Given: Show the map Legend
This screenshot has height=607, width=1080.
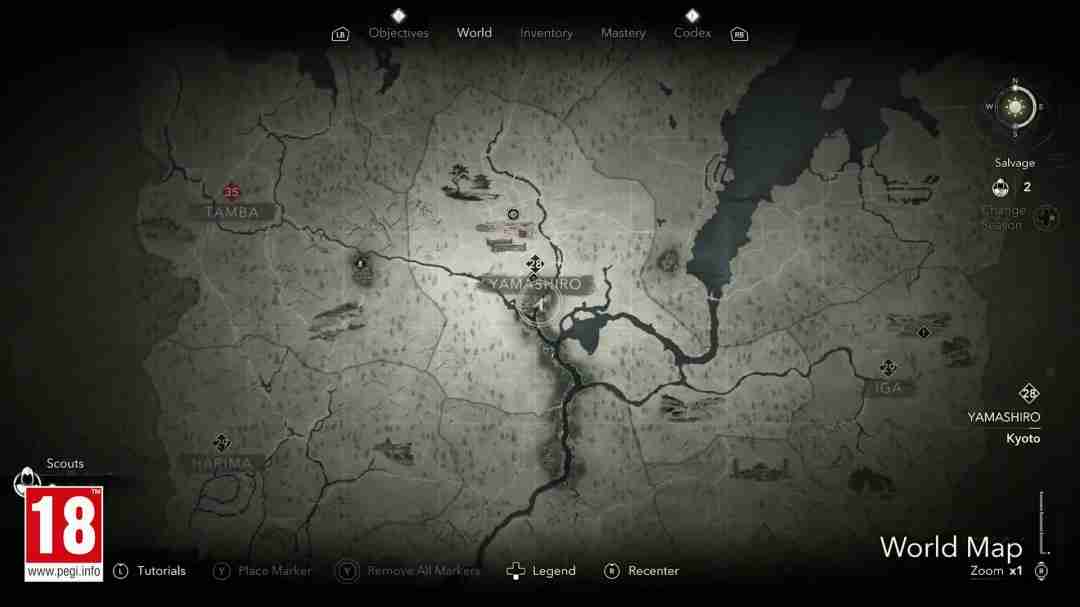Looking at the screenshot, I should 553,571.
